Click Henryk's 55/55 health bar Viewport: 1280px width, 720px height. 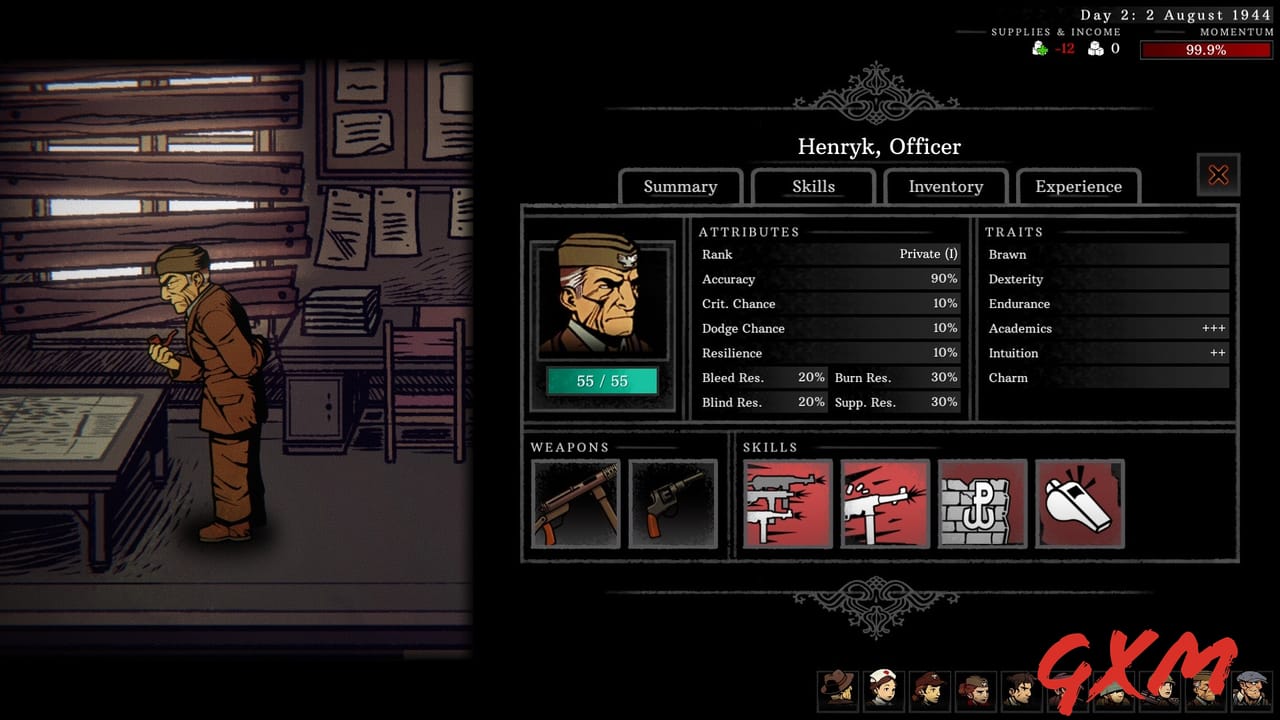(x=601, y=381)
